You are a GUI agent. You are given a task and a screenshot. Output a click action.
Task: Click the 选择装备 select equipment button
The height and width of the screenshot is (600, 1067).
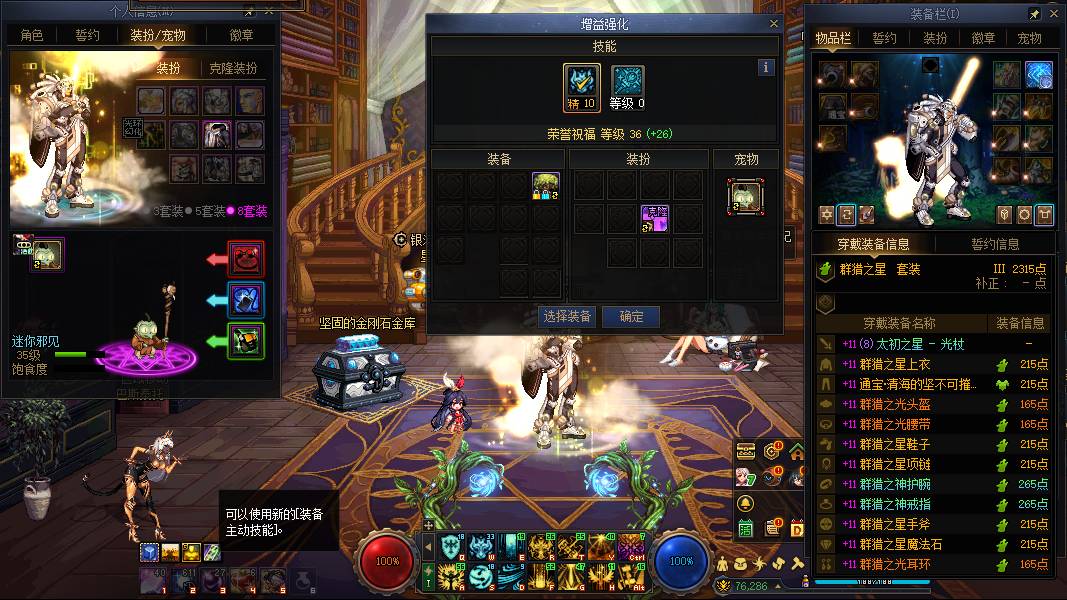point(567,316)
